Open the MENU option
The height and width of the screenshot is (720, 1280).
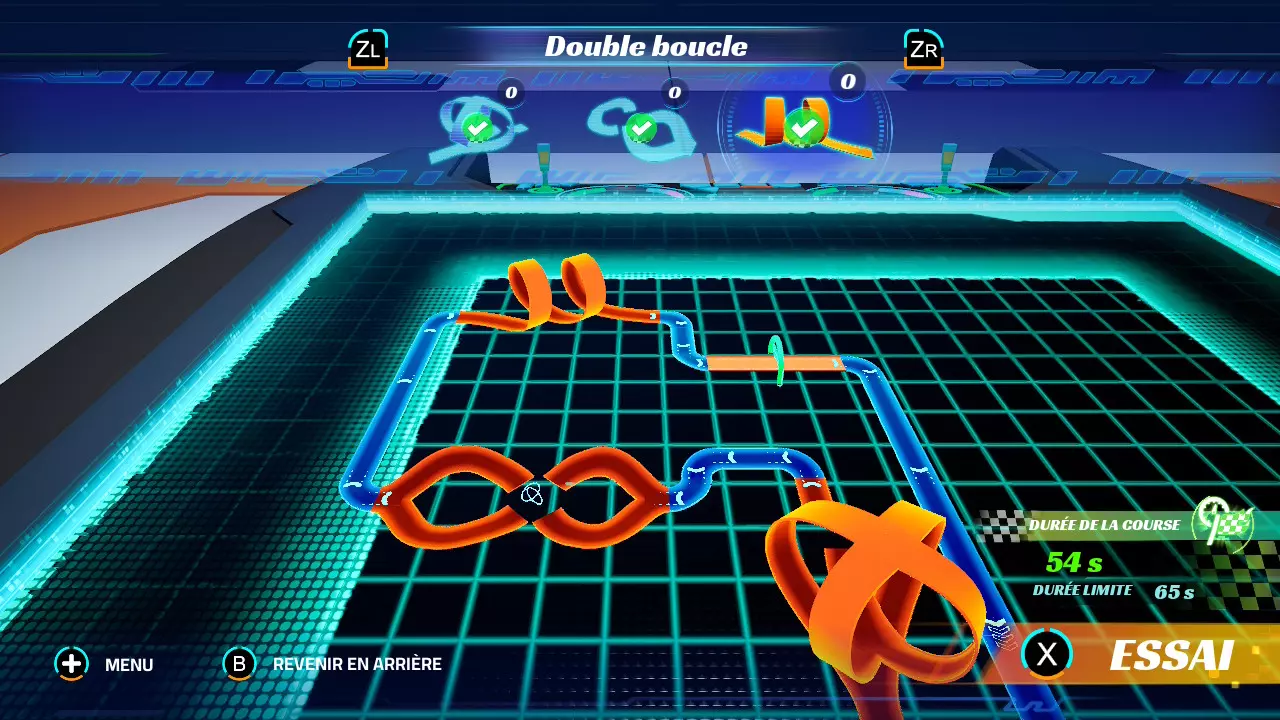click(105, 664)
